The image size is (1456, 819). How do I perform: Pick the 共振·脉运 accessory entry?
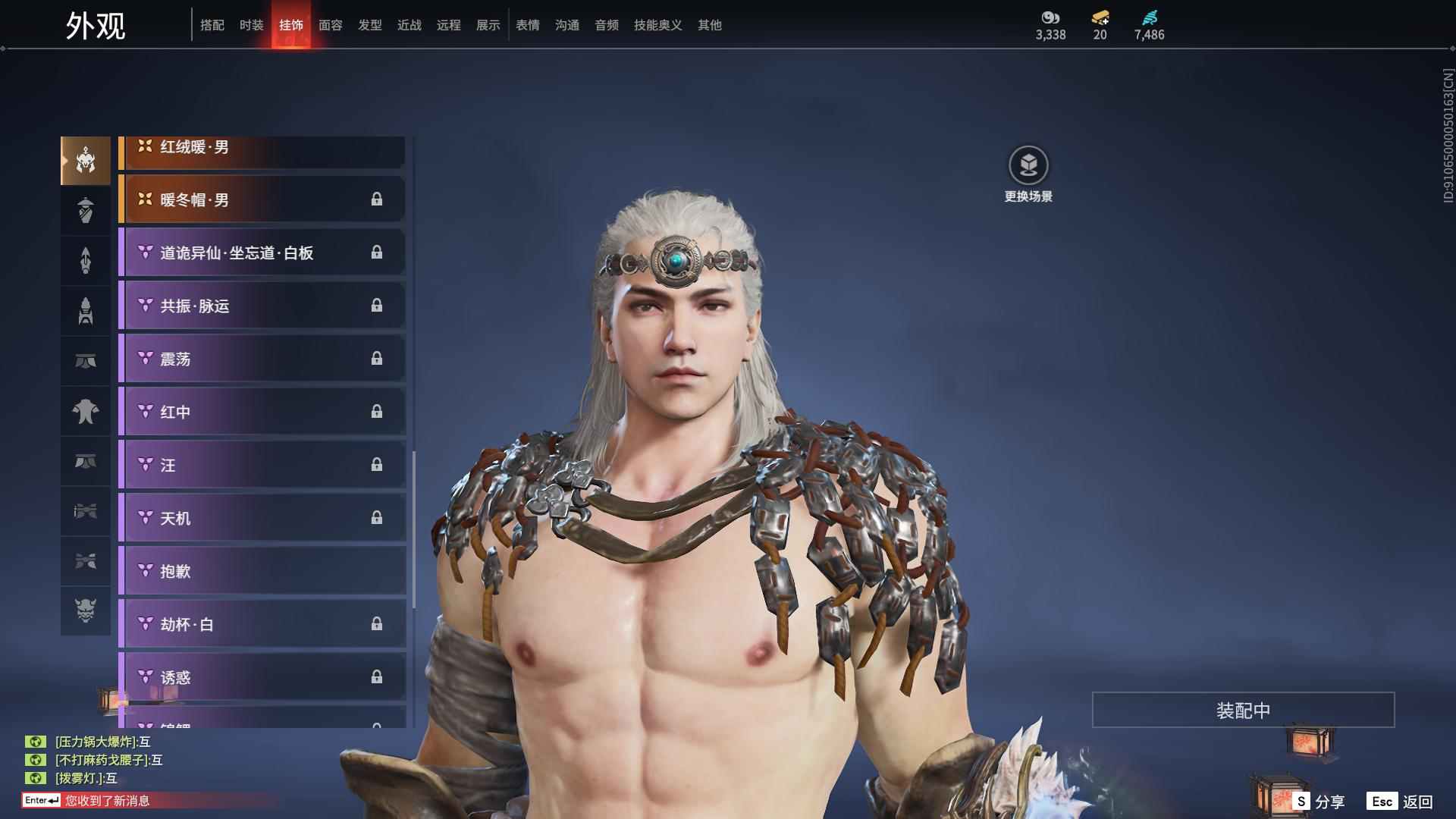point(262,306)
